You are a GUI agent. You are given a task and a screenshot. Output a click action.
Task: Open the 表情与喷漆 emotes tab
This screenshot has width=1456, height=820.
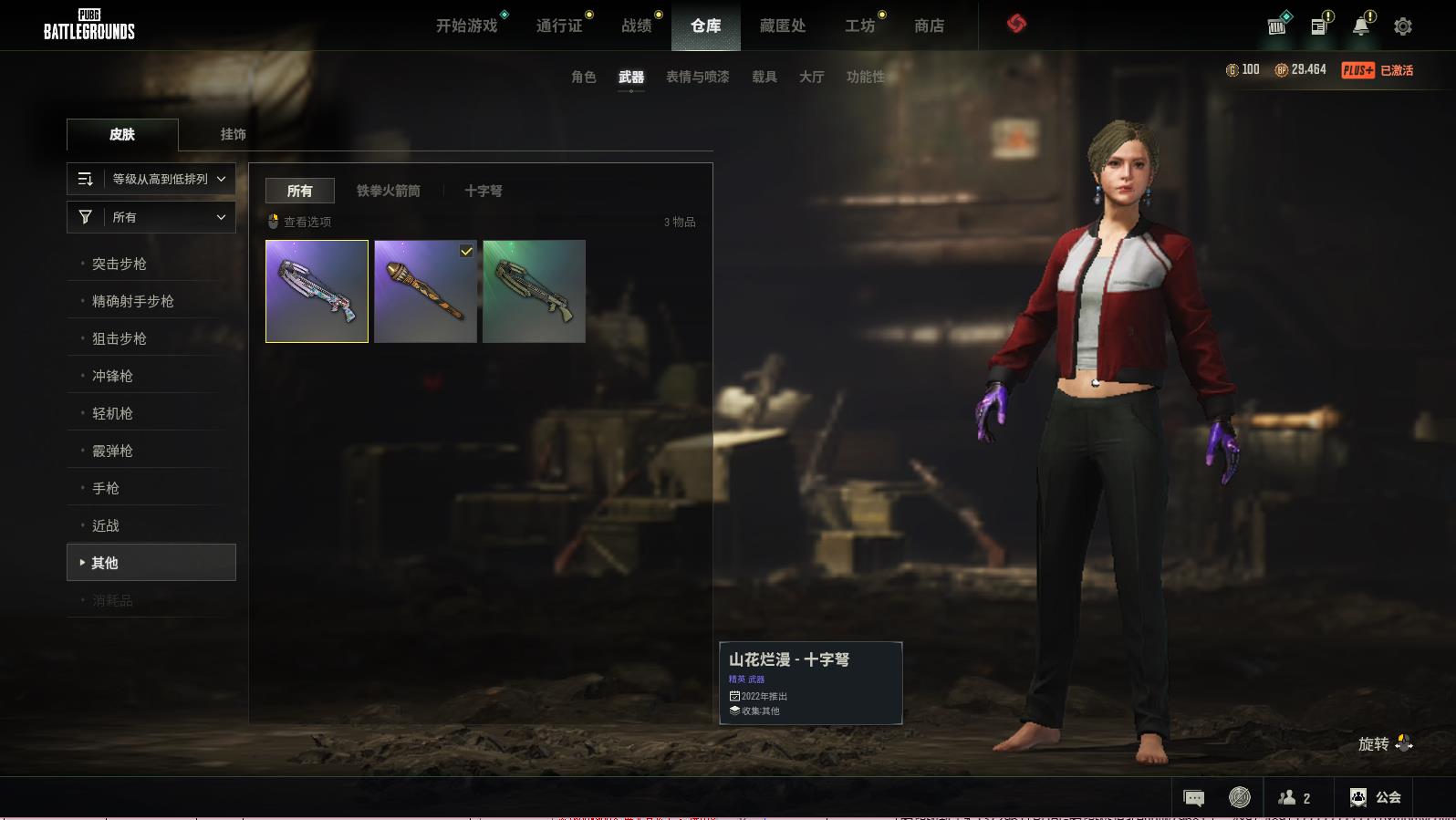click(x=697, y=77)
